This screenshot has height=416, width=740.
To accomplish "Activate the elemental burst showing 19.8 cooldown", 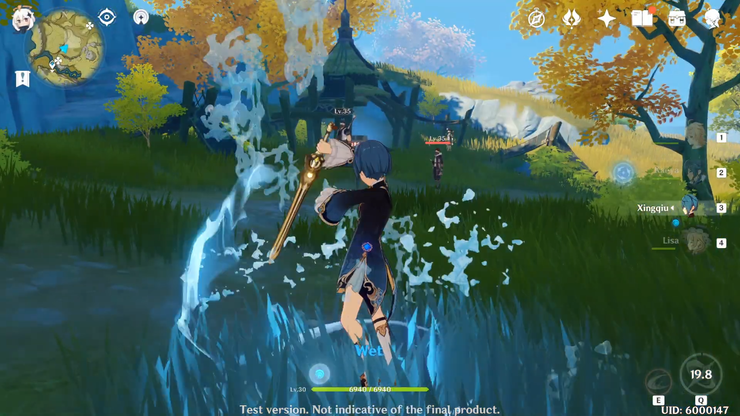I will 700,373.
